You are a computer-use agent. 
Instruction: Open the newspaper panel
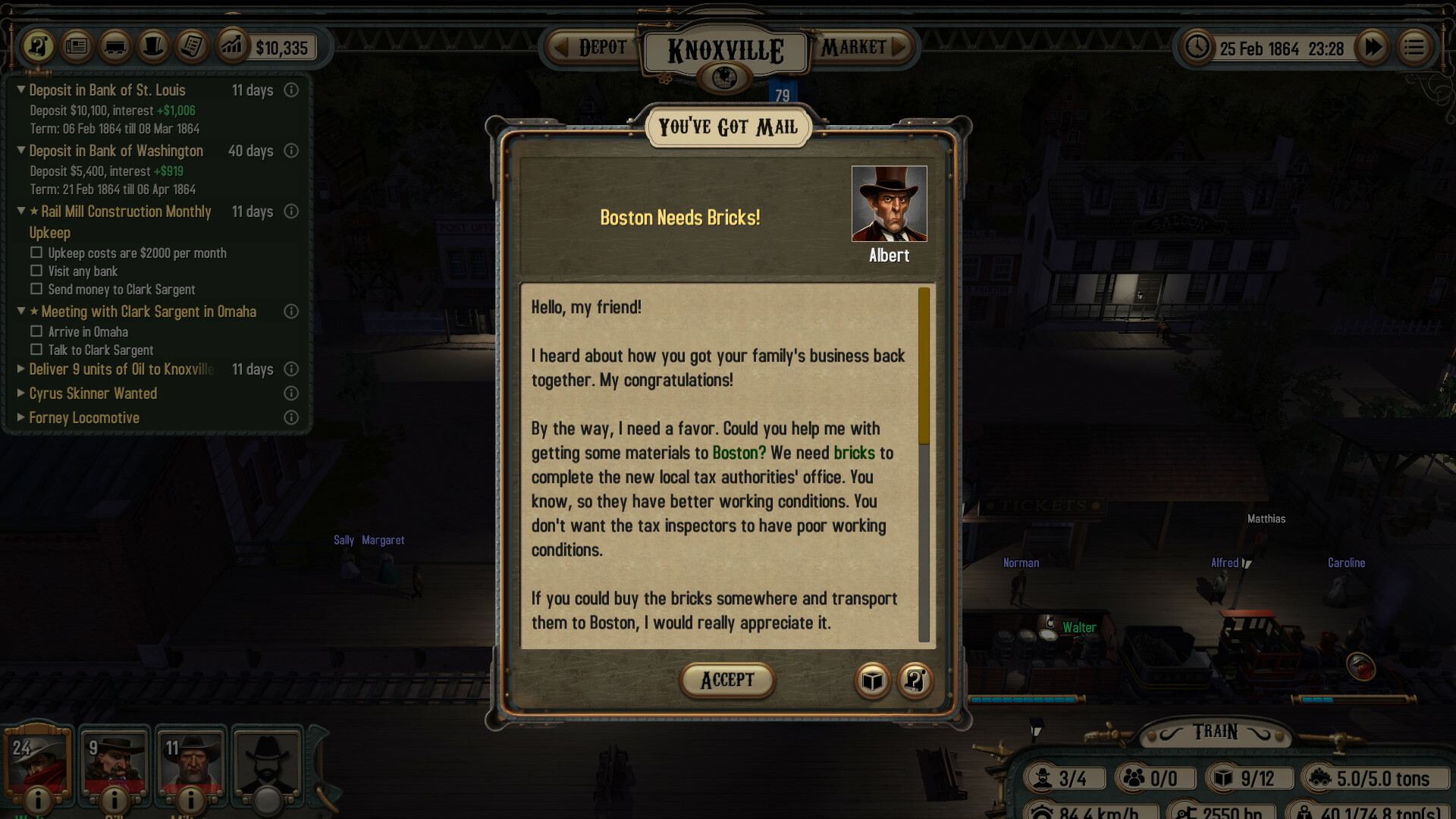tap(76, 46)
